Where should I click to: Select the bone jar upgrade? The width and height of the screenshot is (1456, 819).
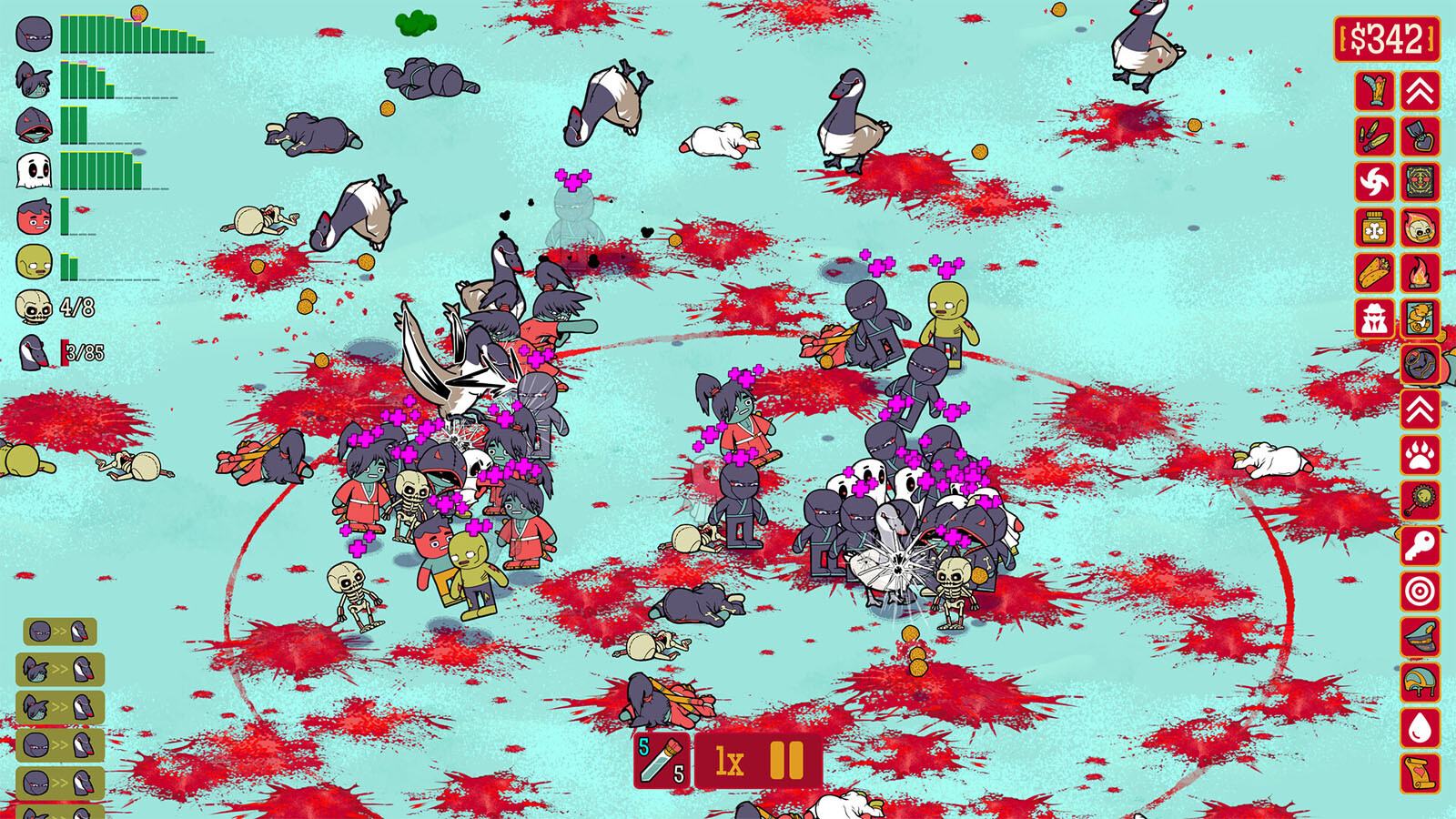tap(1375, 227)
